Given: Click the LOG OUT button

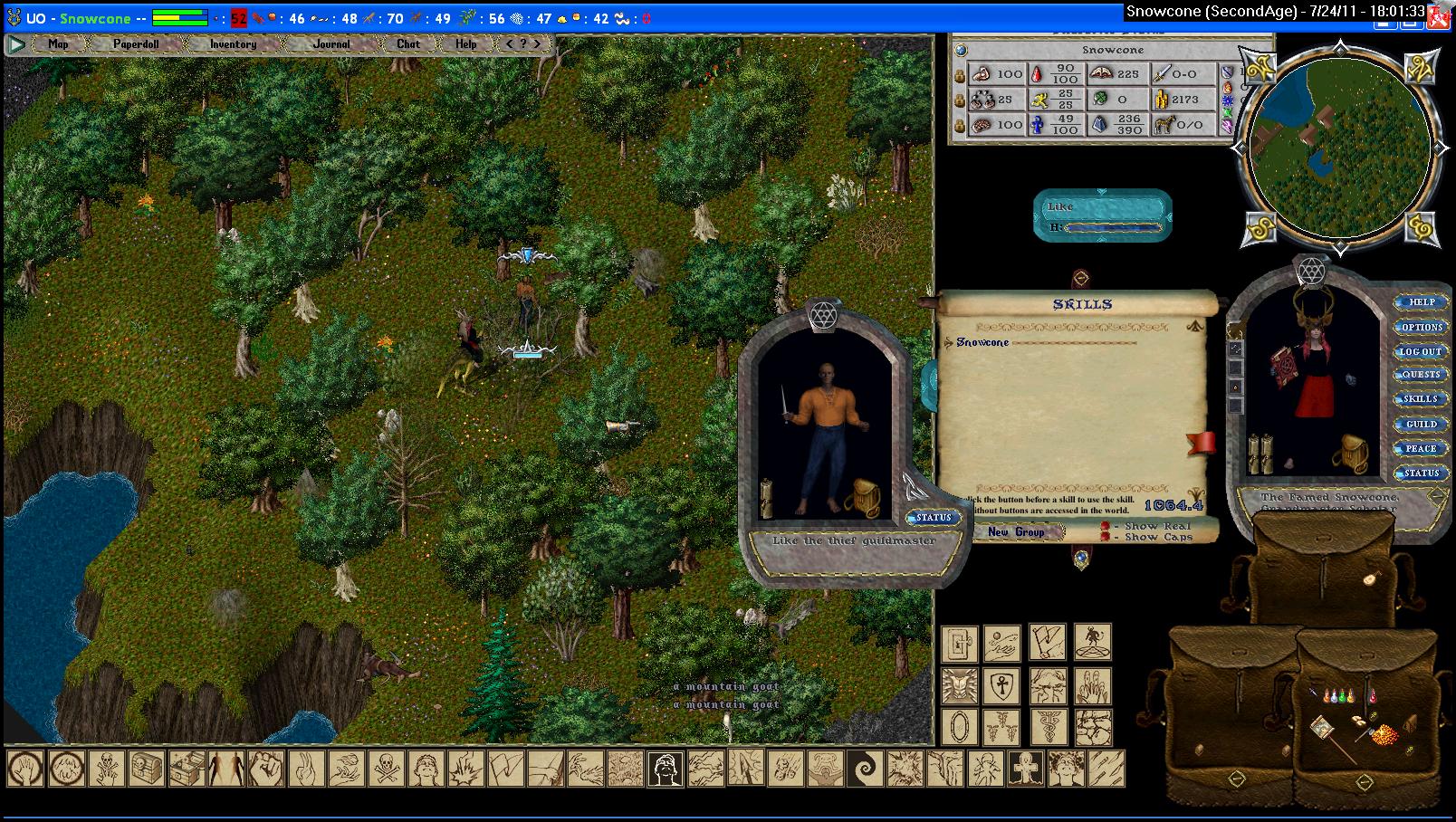Looking at the screenshot, I should pyautogui.click(x=1421, y=351).
